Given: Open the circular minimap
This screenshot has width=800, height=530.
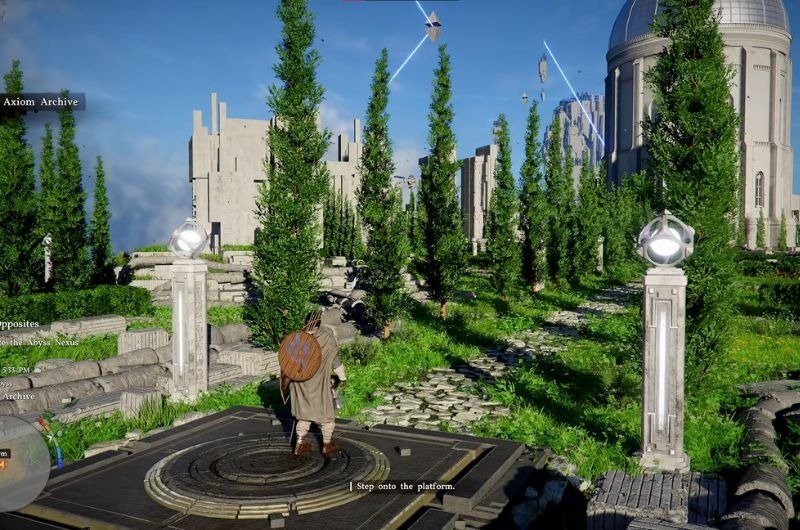Looking at the screenshot, I should [x=20, y=462].
